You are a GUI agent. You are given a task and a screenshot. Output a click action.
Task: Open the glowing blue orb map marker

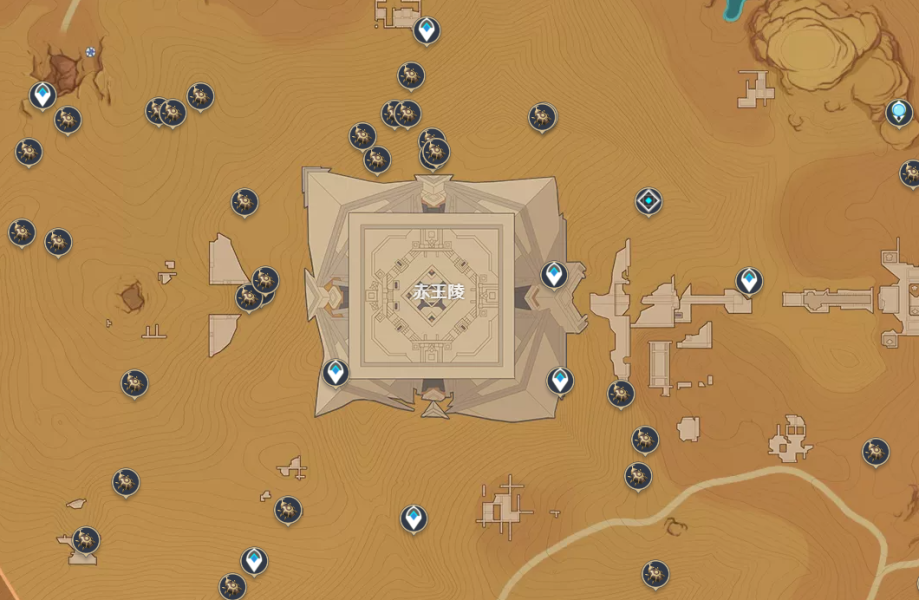898,112
